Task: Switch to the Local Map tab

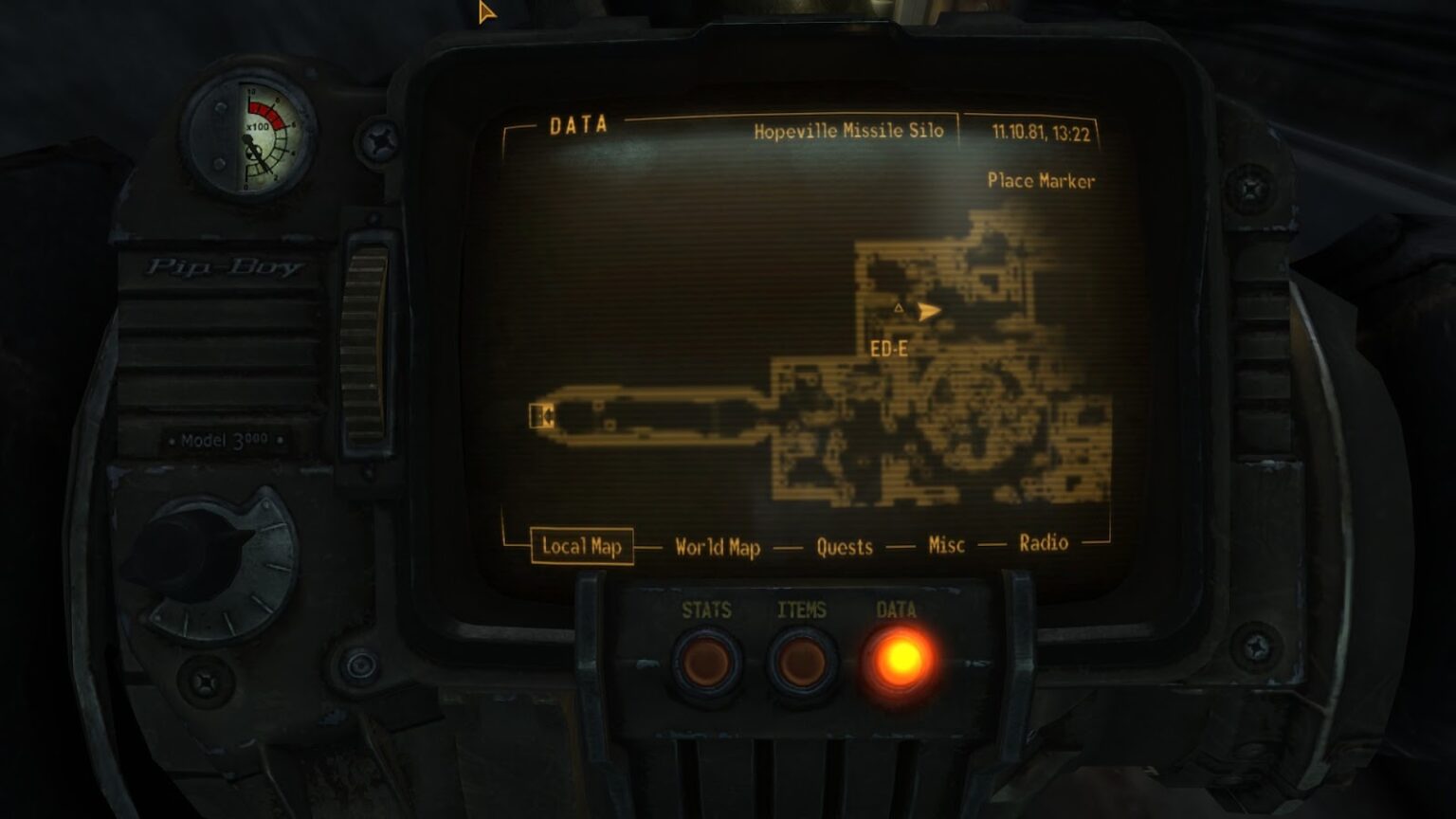Action: click(x=581, y=546)
